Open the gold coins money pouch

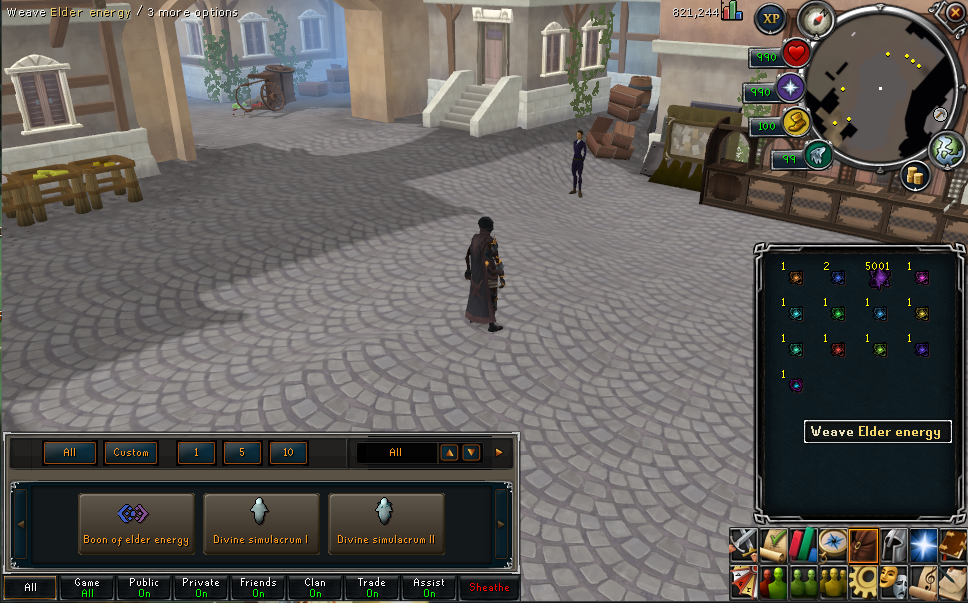tap(914, 177)
